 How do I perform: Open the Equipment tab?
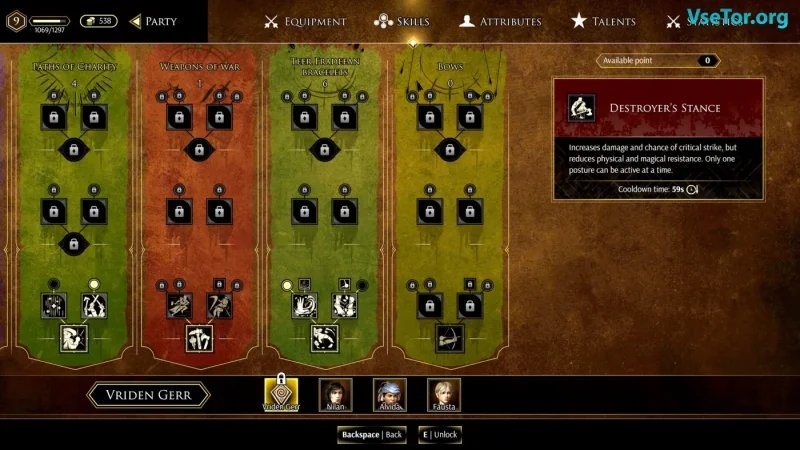pos(305,21)
